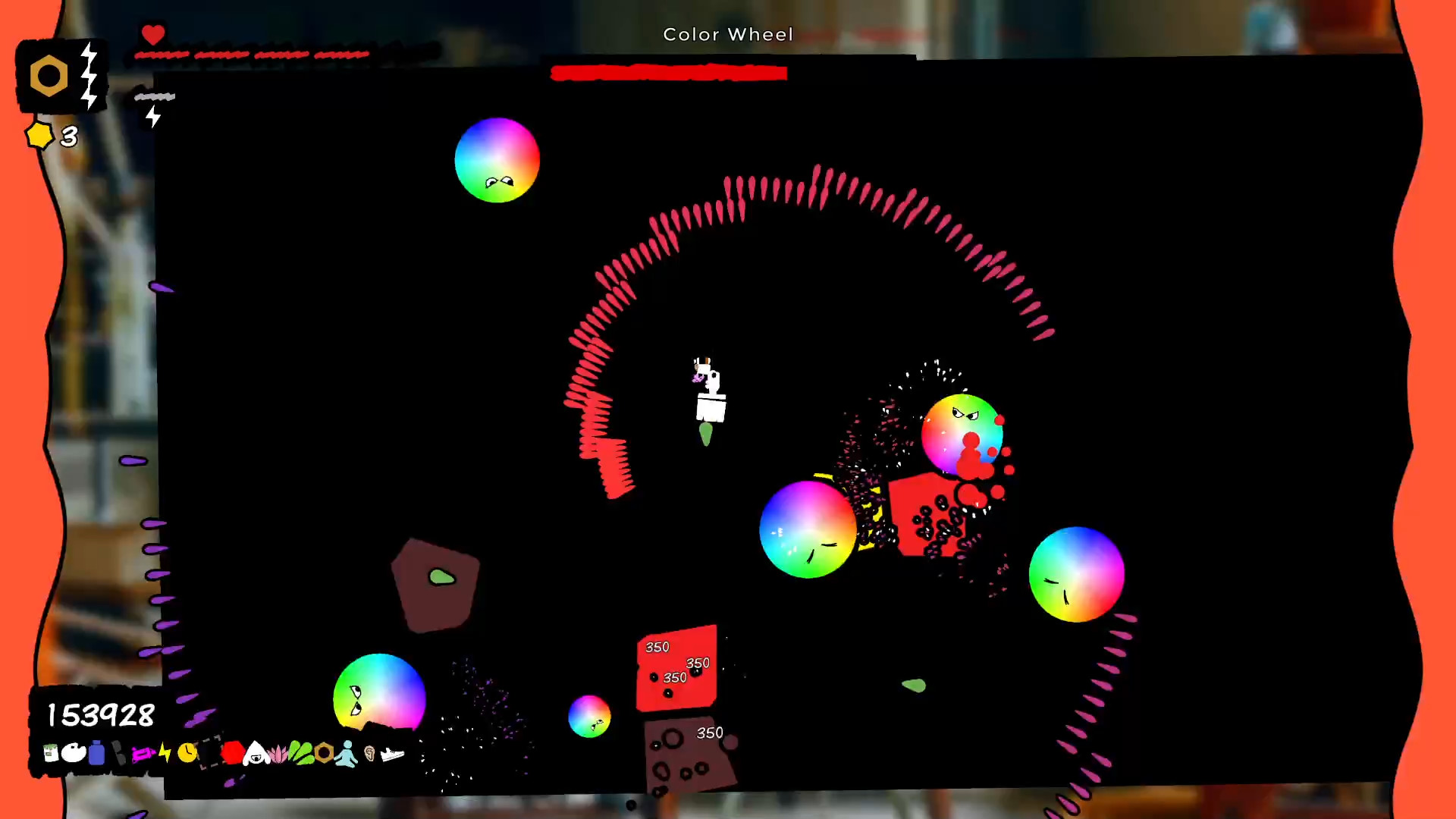Select the meditating figure item icon

347,752
